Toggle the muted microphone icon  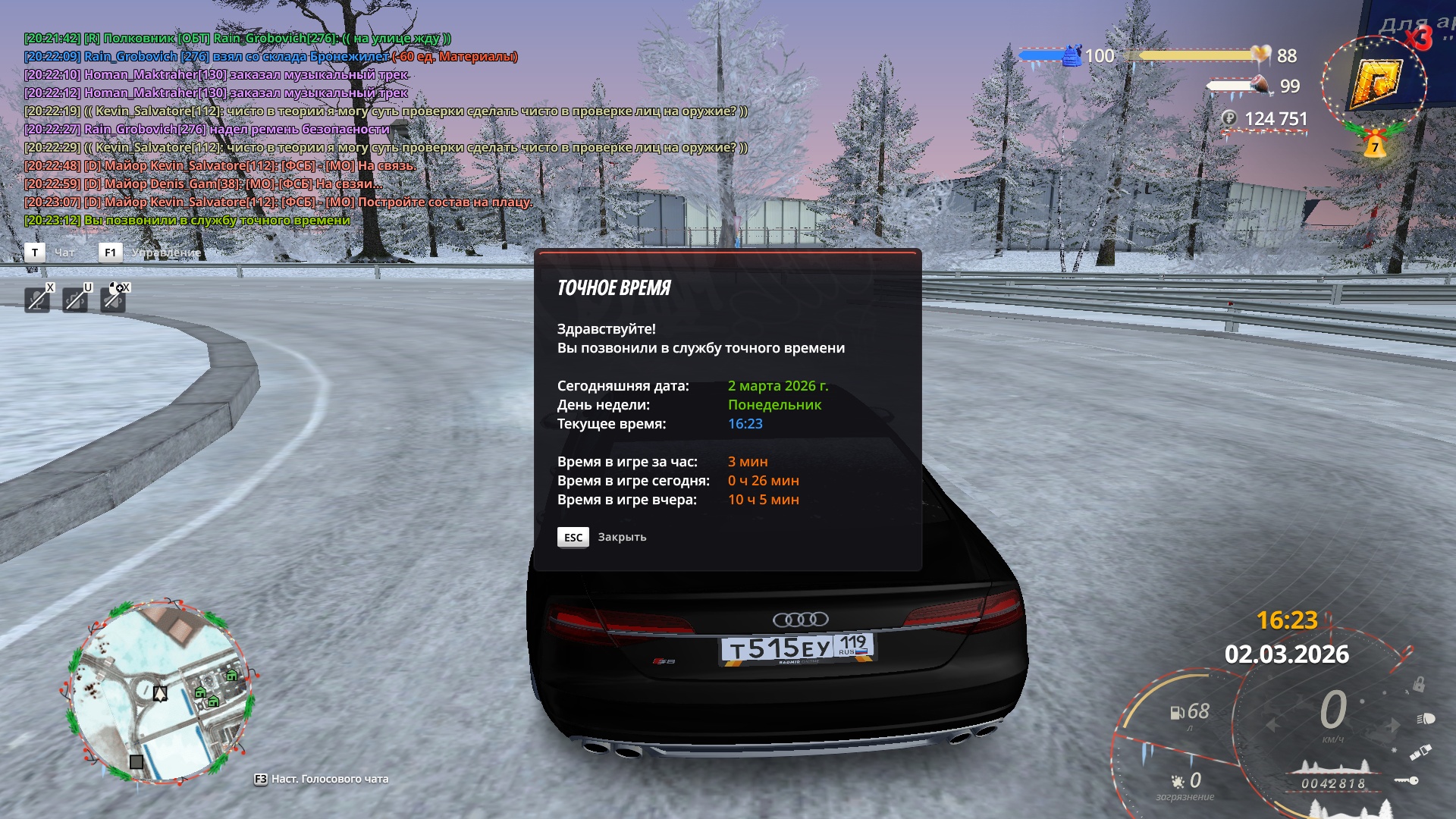[37, 300]
